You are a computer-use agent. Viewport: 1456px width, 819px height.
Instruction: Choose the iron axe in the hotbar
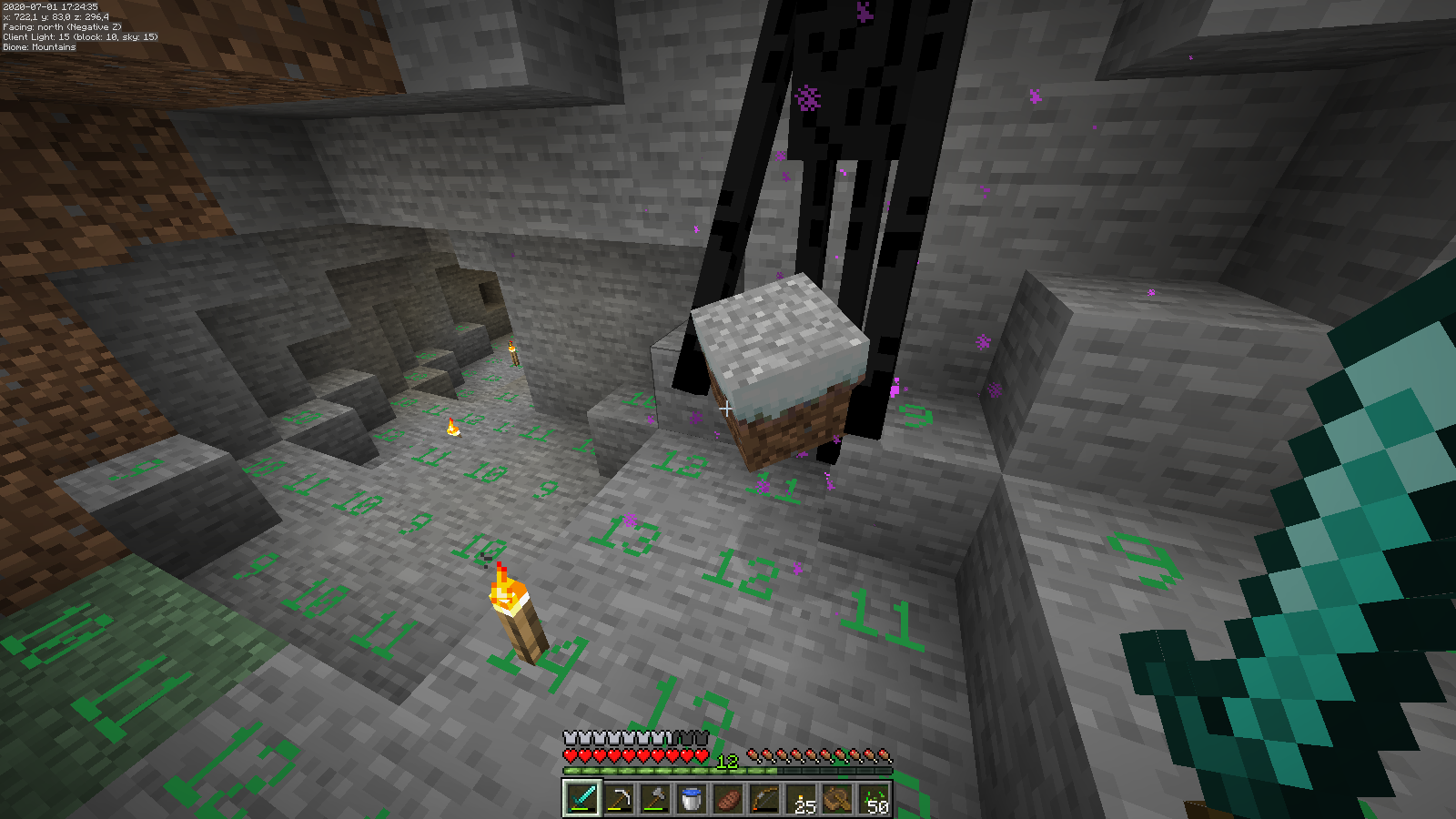(x=655, y=799)
